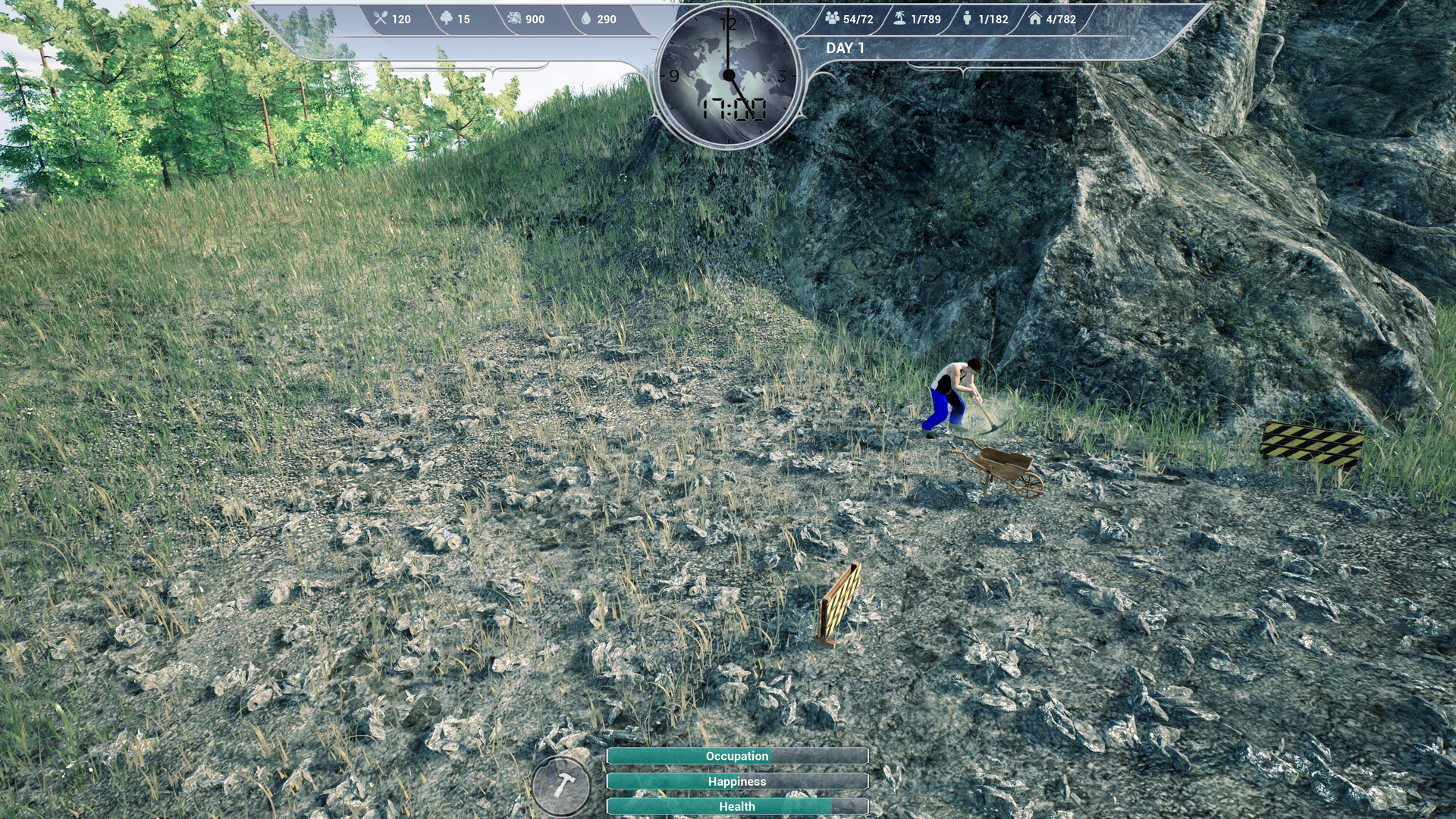Click the water droplet resource icon
The height and width of the screenshot is (819, 1456).
click(585, 20)
